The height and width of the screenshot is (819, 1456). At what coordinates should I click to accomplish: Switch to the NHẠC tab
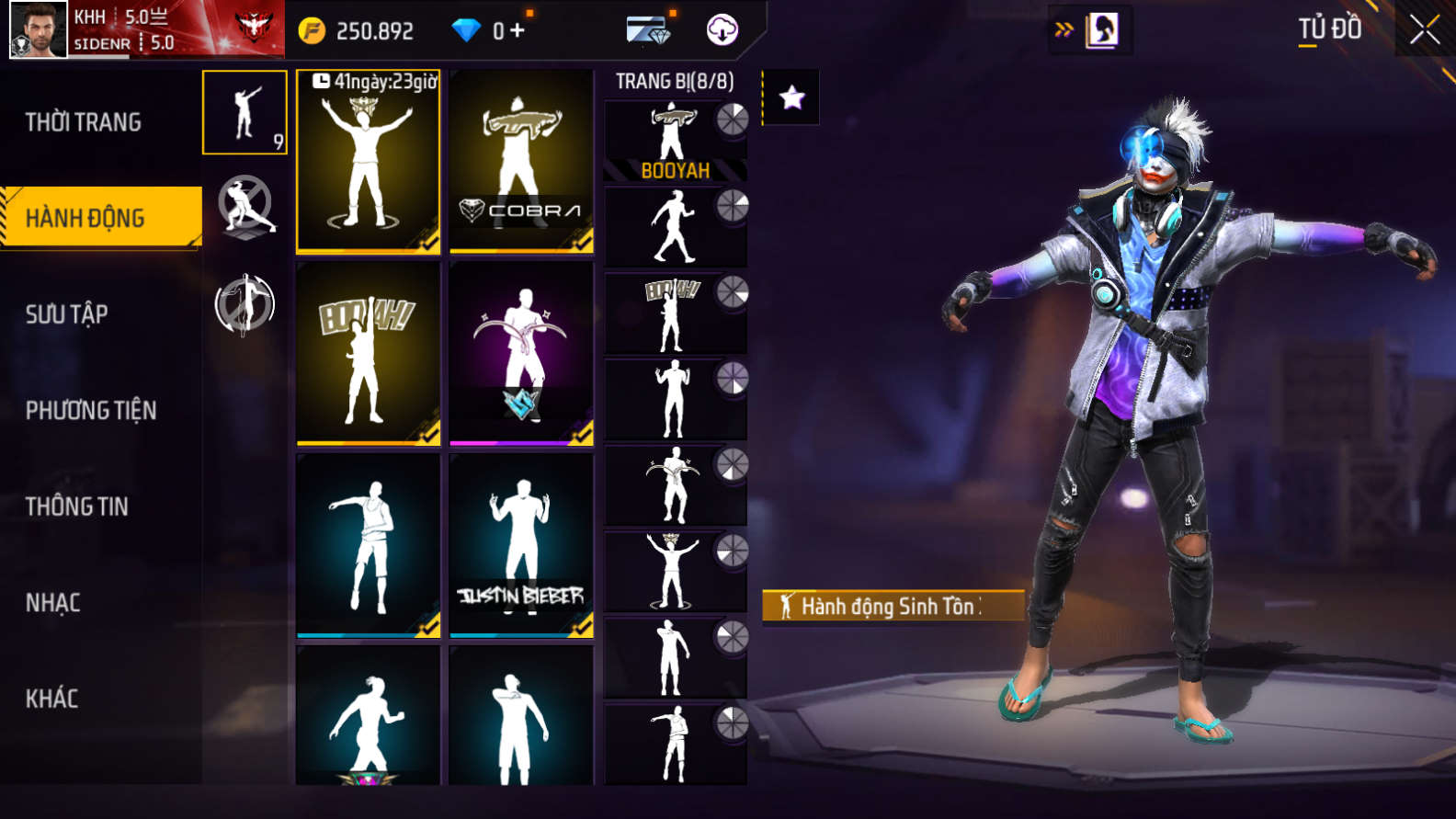pos(53,603)
